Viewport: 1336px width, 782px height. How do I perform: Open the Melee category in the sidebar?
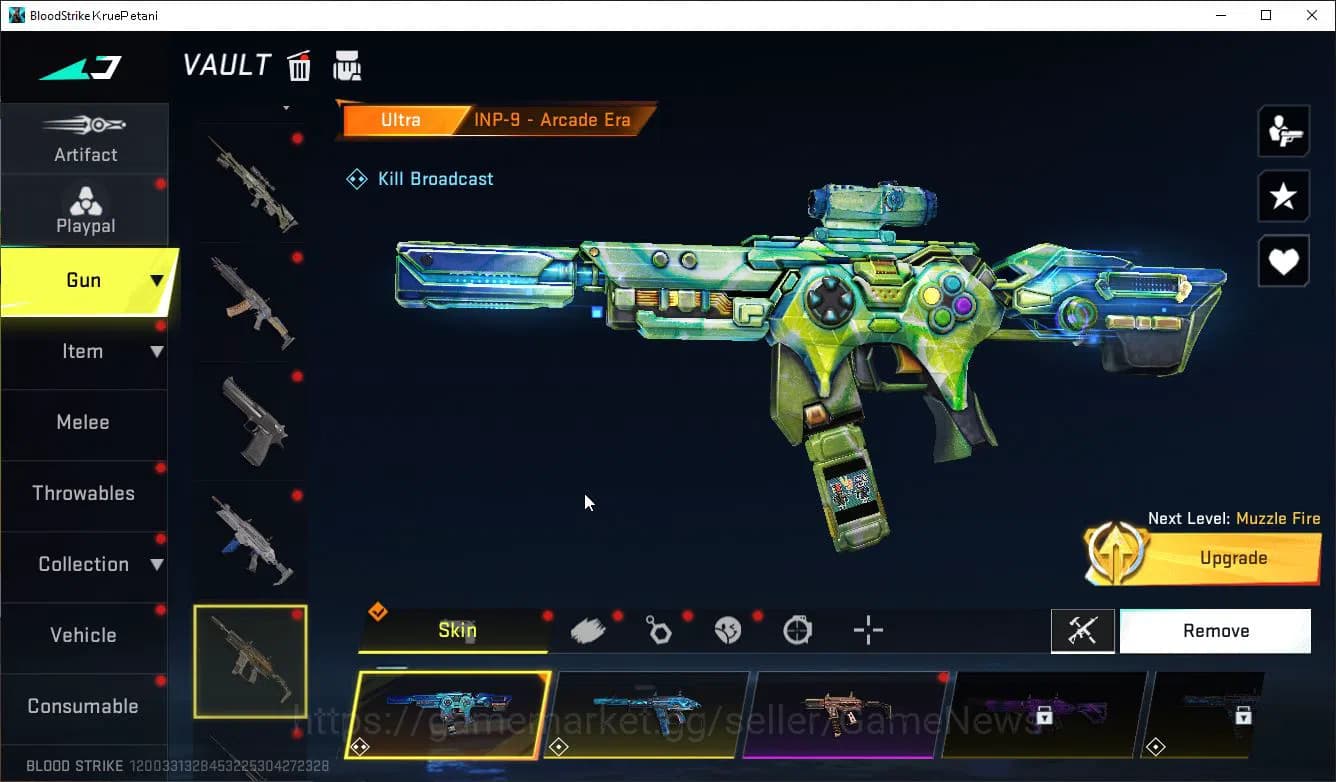click(x=83, y=422)
